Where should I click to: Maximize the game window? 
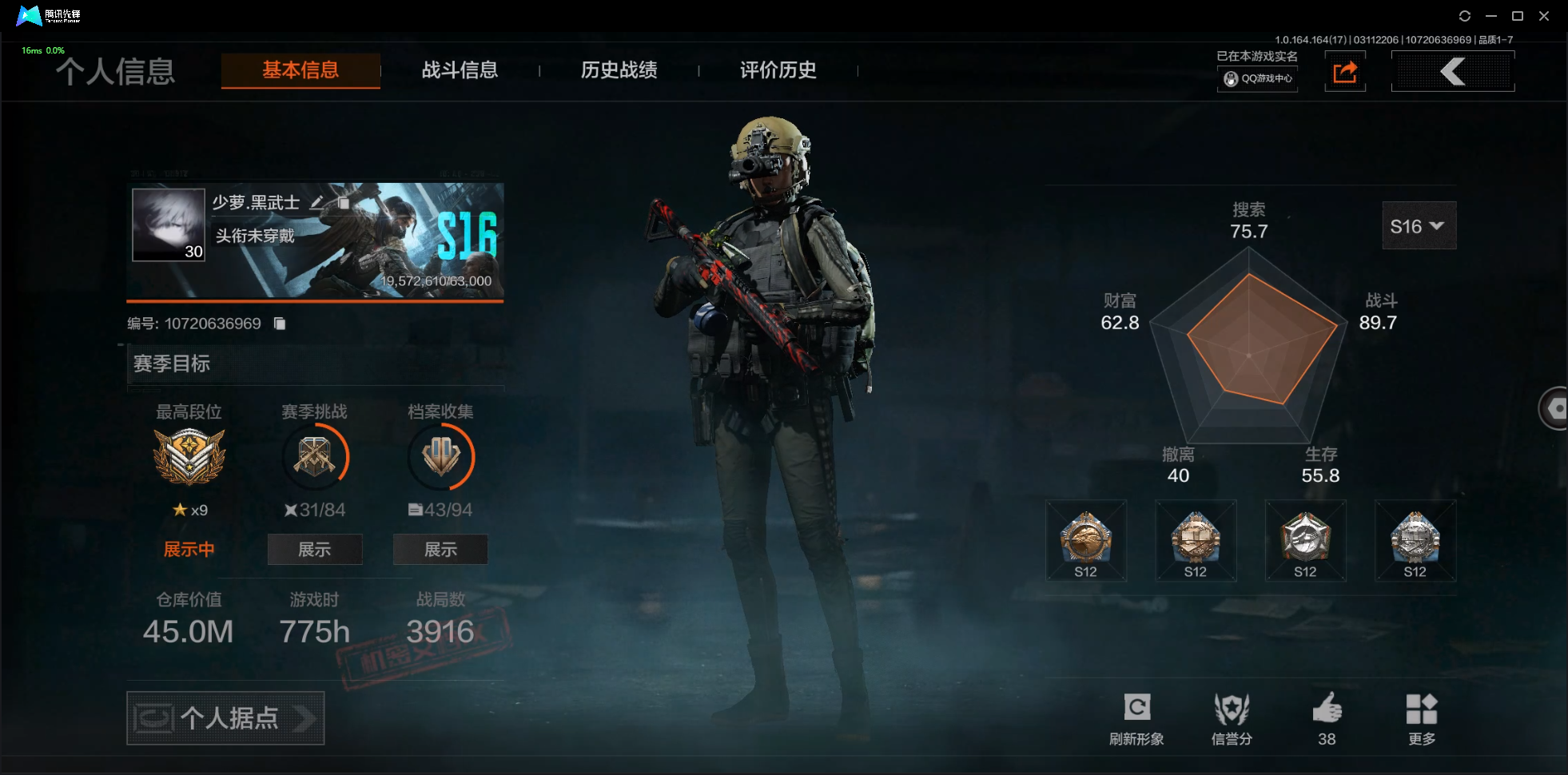[x=1518, y=16]
